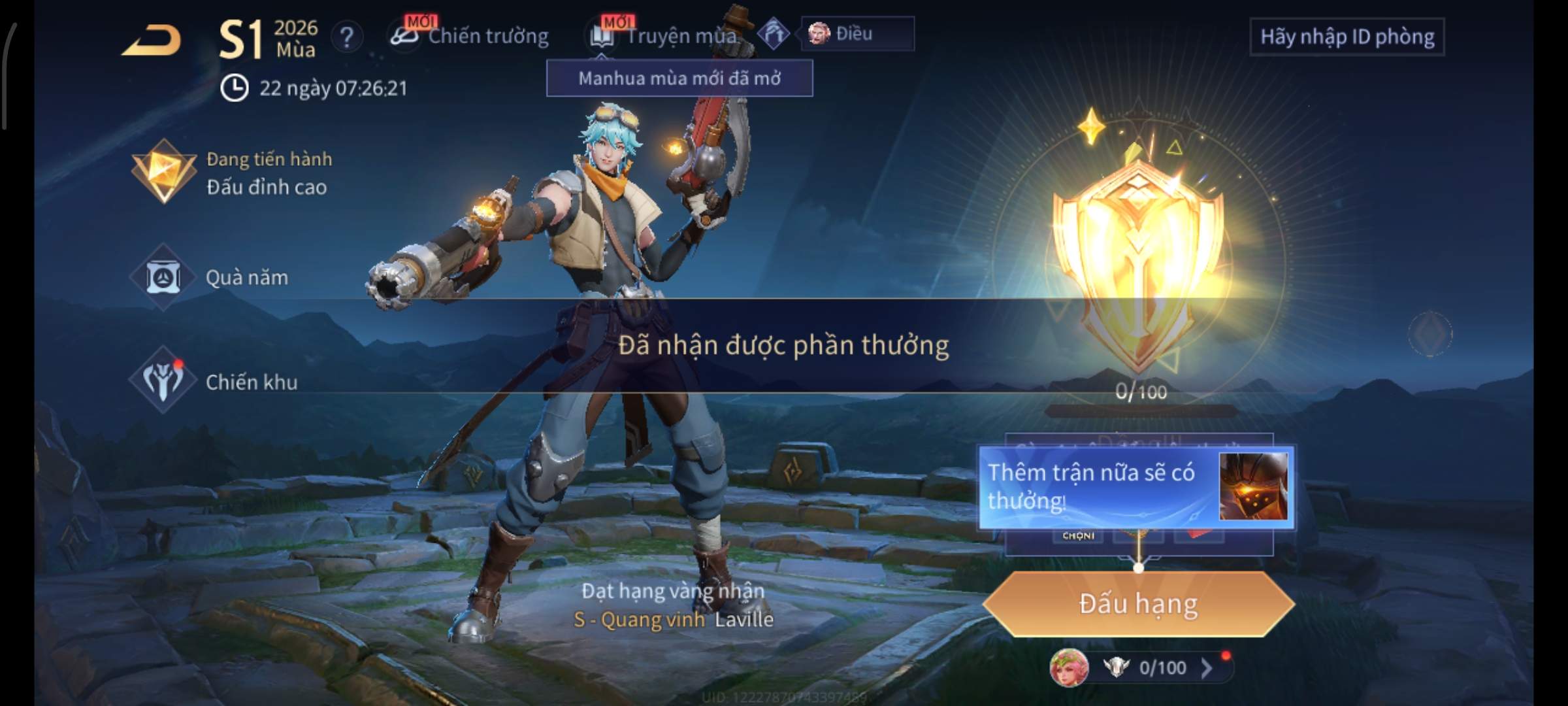This screenshot has width=1568, height=706.
Task: Select the Điều player badge
Action: pyautogui.click(x=857, y=33)
